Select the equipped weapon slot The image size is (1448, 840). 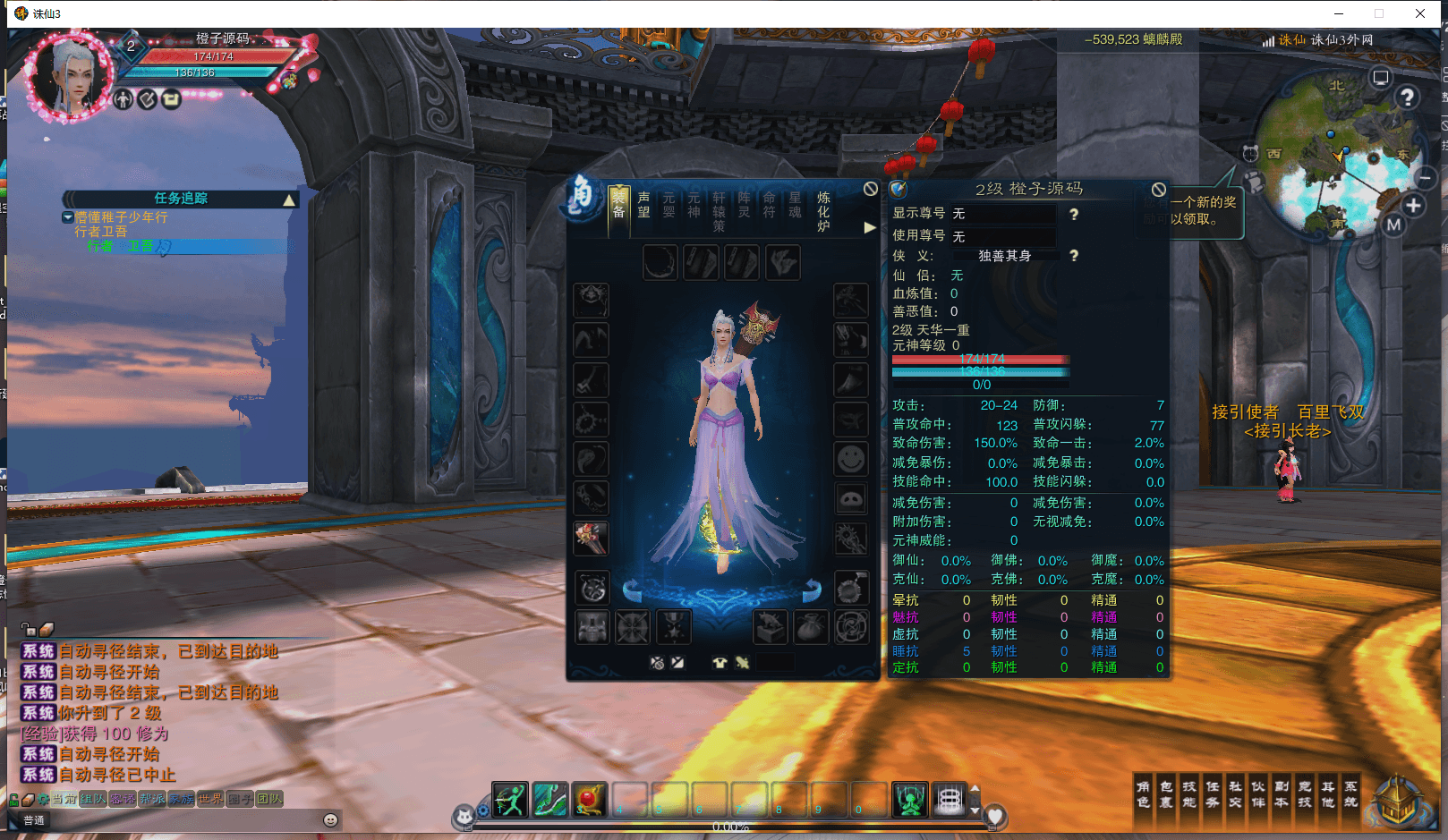tap(591, 538)
